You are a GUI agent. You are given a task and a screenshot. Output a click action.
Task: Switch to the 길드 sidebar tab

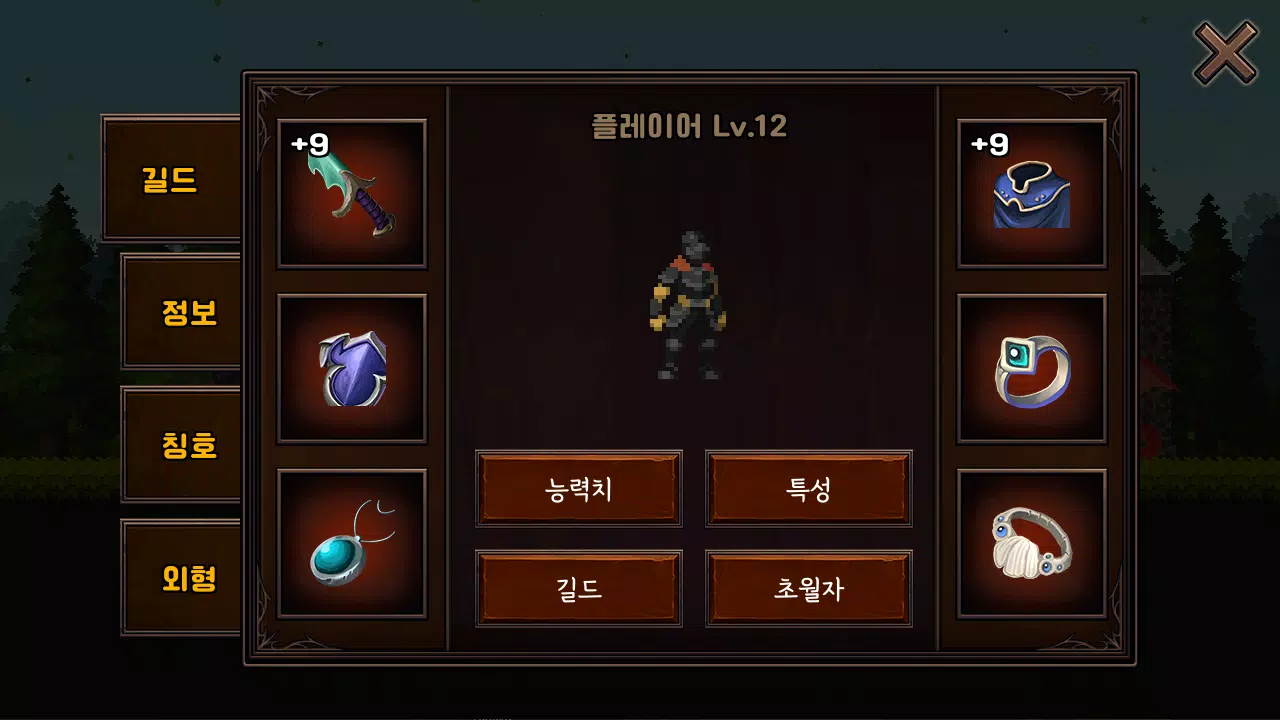pos(171,180)
